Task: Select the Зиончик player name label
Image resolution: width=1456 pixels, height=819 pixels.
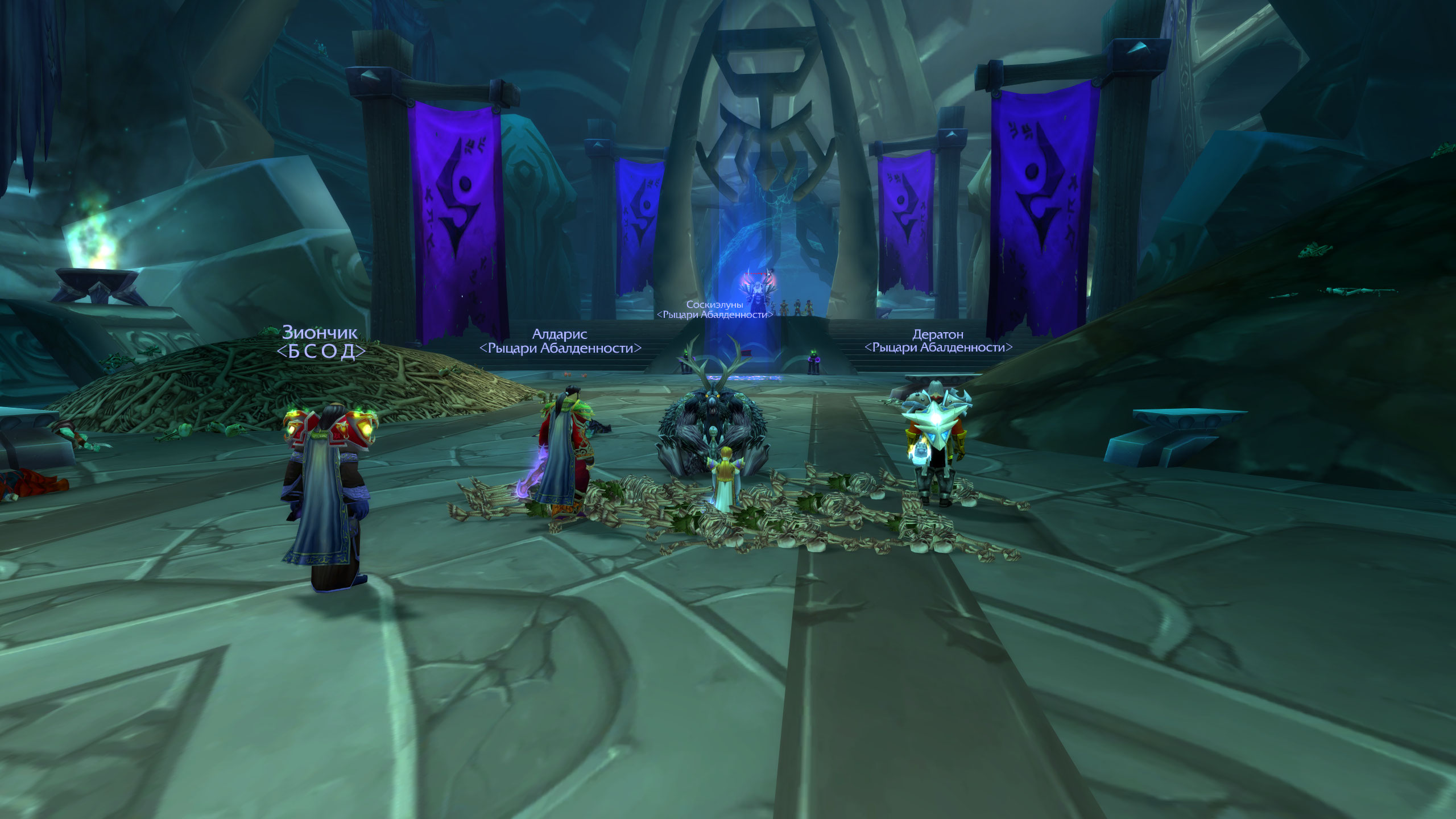Action: click(x=320, y=332)
